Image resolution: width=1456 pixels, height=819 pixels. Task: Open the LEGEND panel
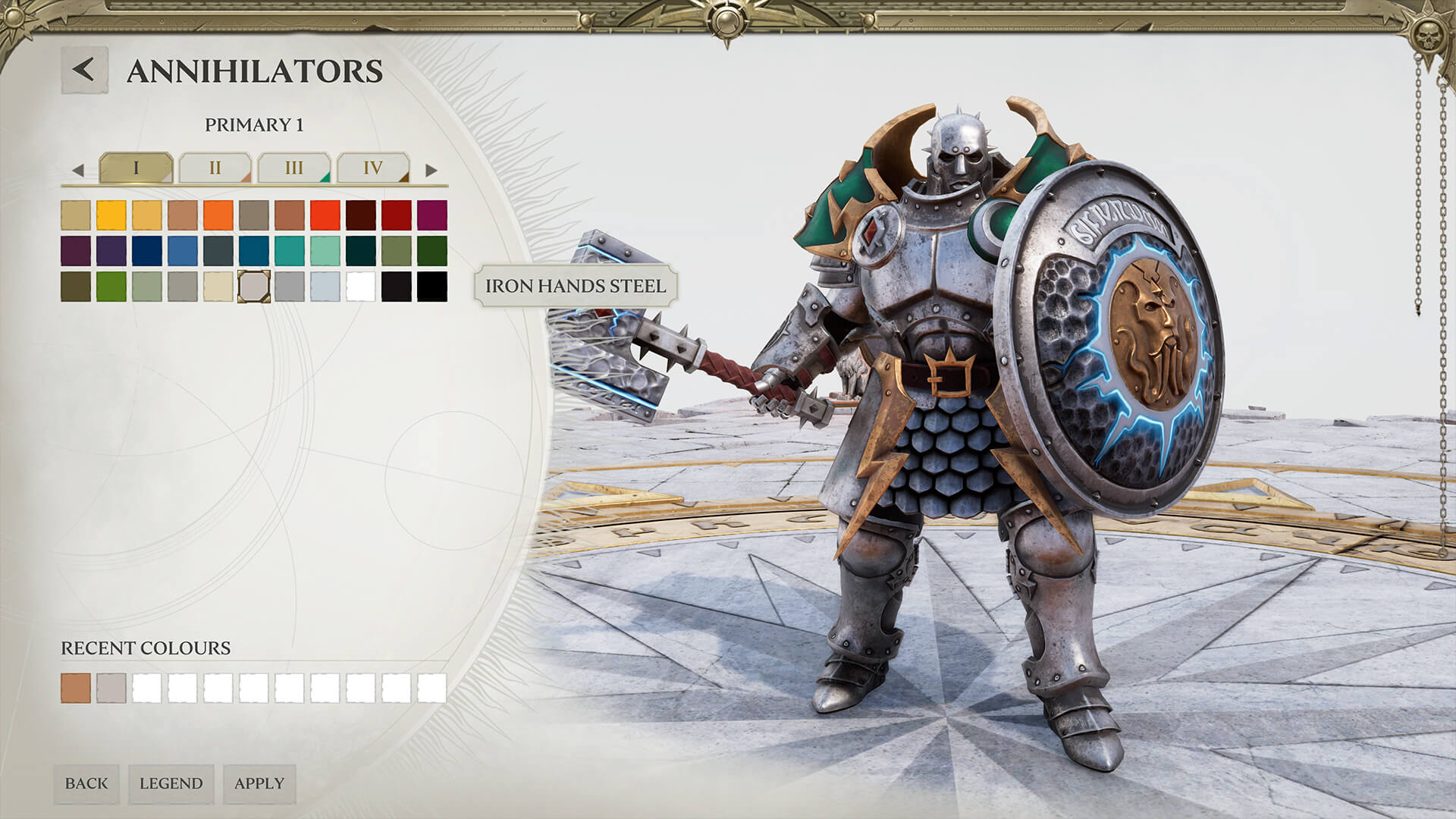171,782
